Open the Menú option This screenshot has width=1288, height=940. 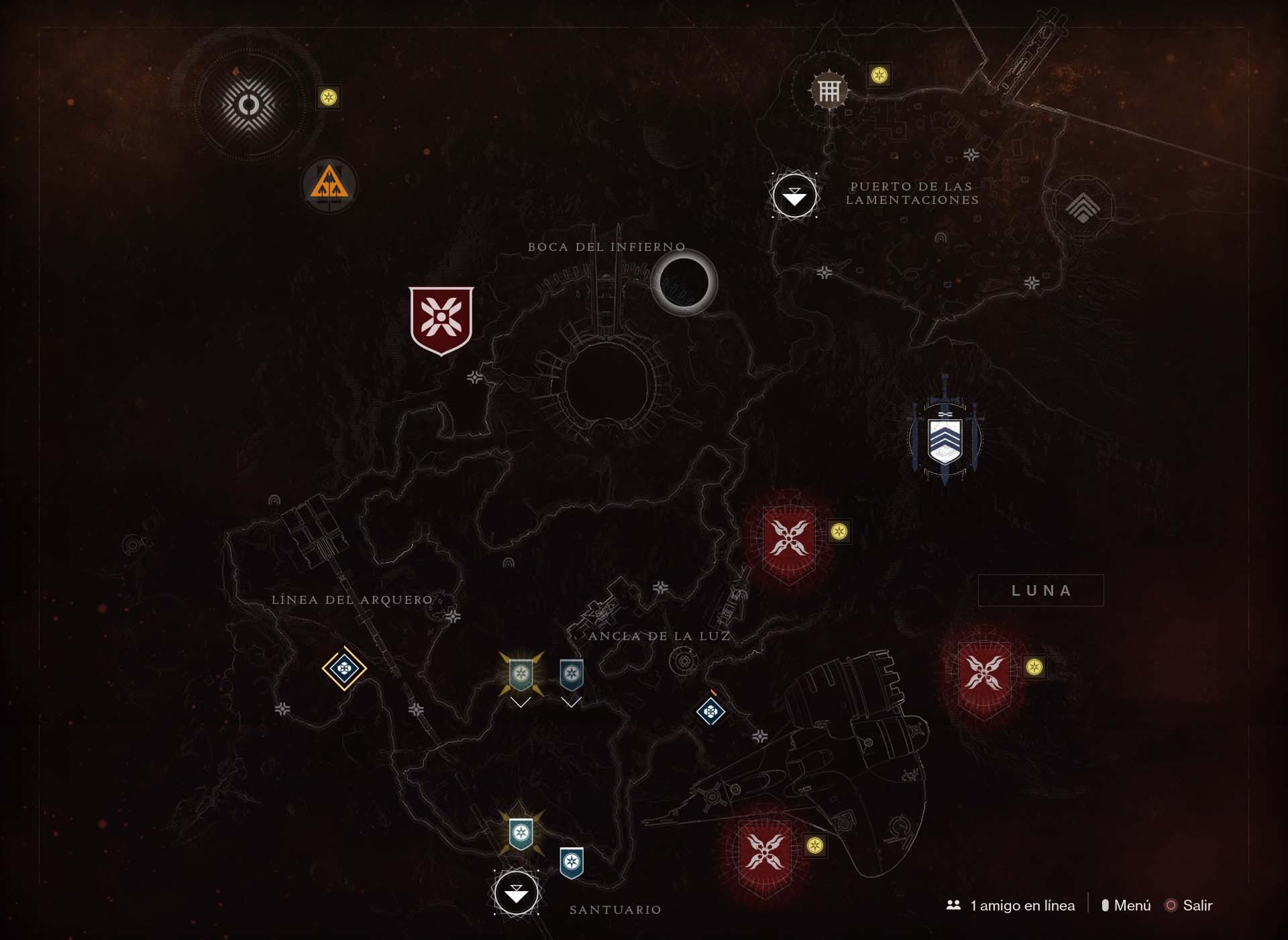pos(1126,905)
